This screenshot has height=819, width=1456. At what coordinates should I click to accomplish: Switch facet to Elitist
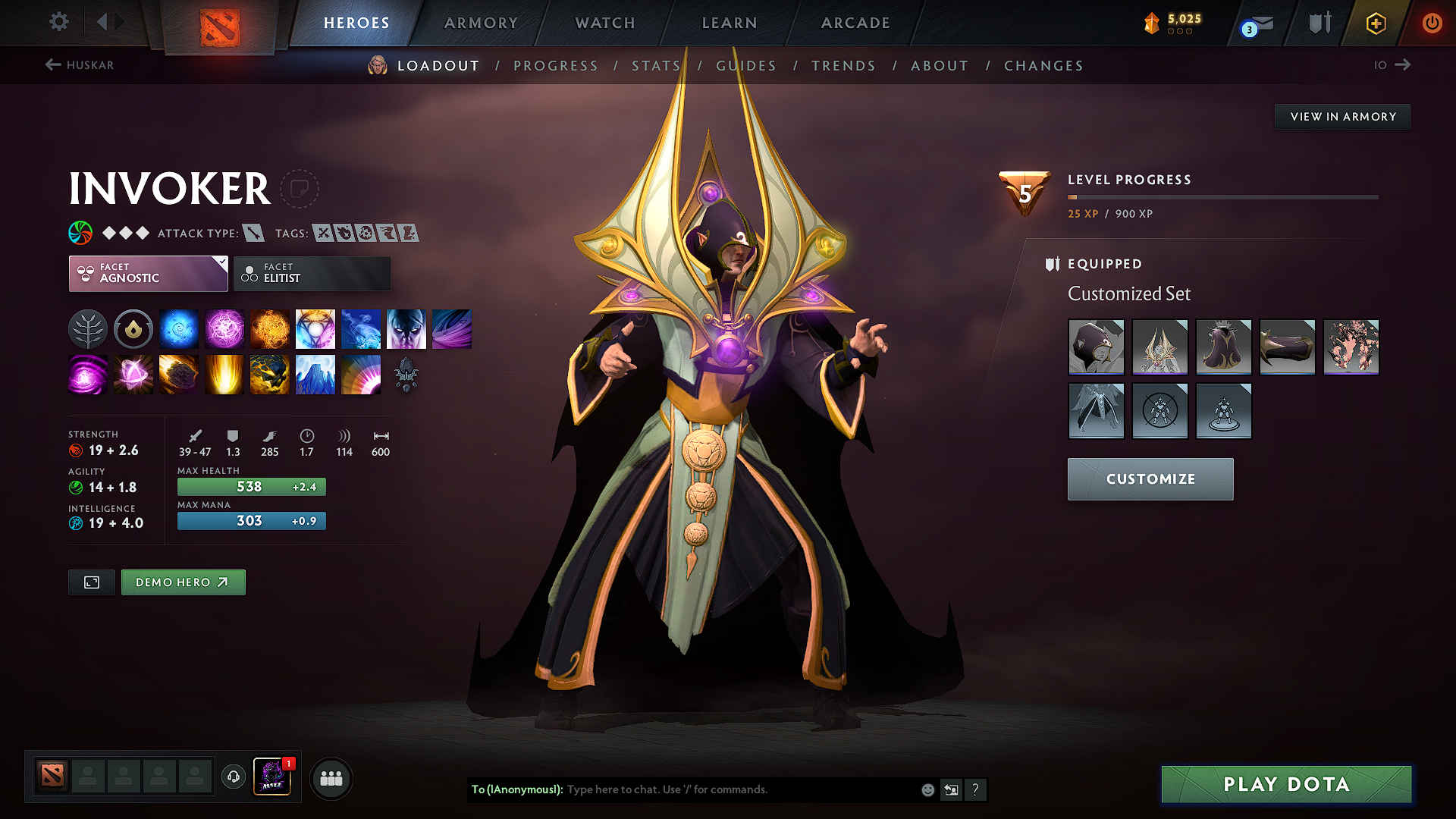pos(311,273)
